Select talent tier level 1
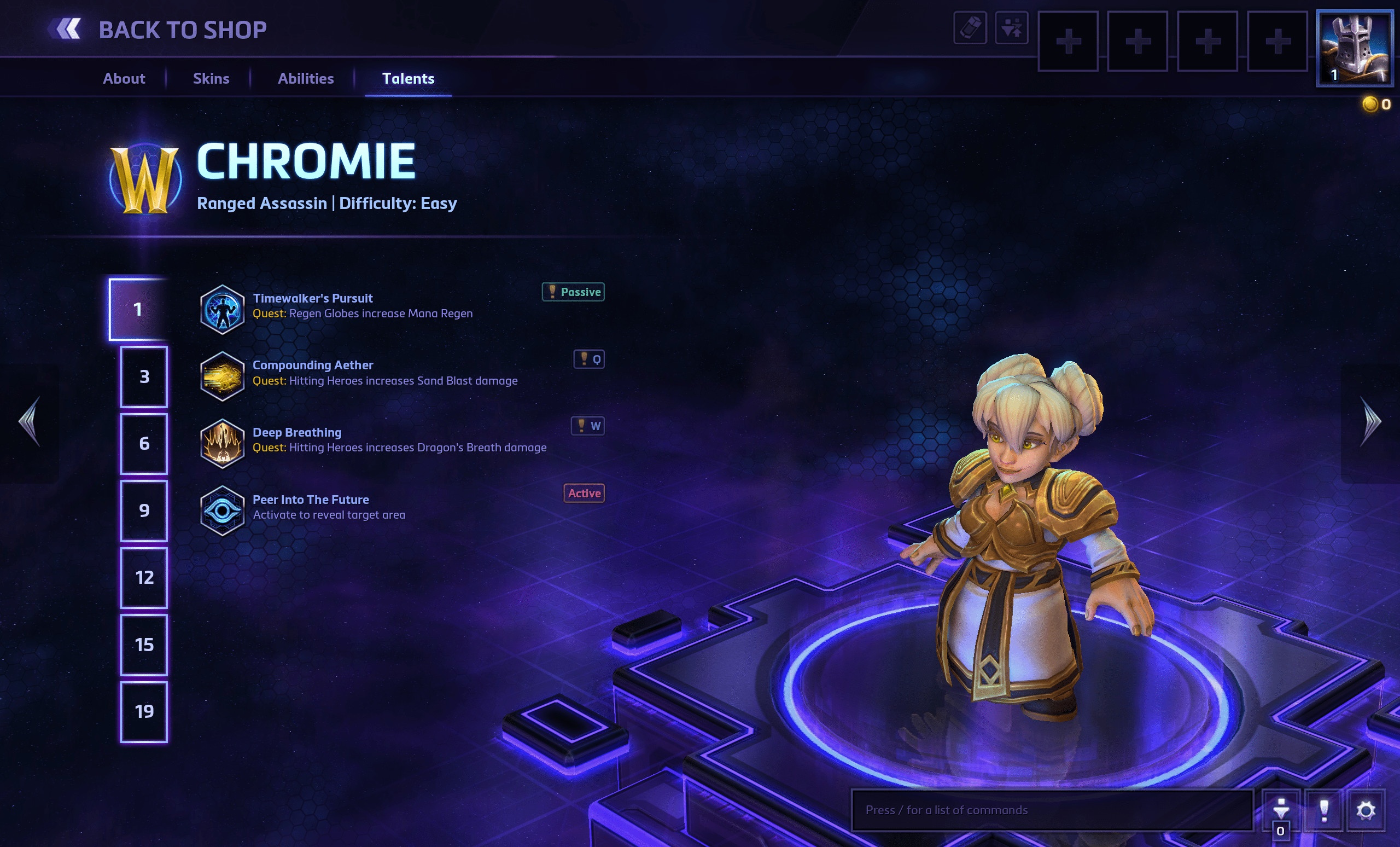This screenshot has width=1400, height=847. tap(138, 309)
